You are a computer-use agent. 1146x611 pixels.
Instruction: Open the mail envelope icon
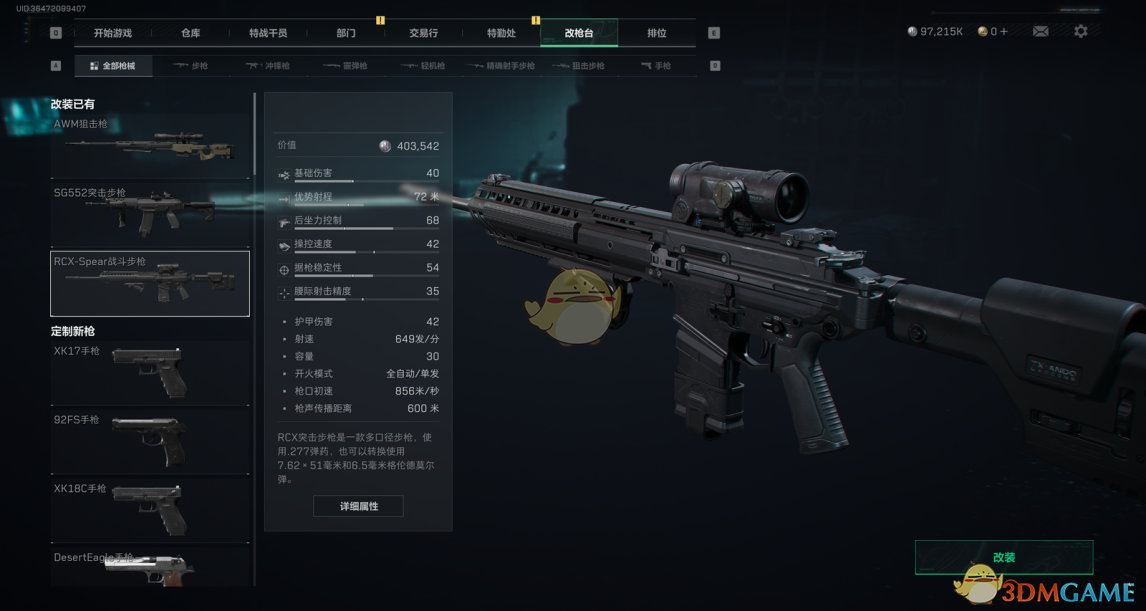click(1040, 32)
